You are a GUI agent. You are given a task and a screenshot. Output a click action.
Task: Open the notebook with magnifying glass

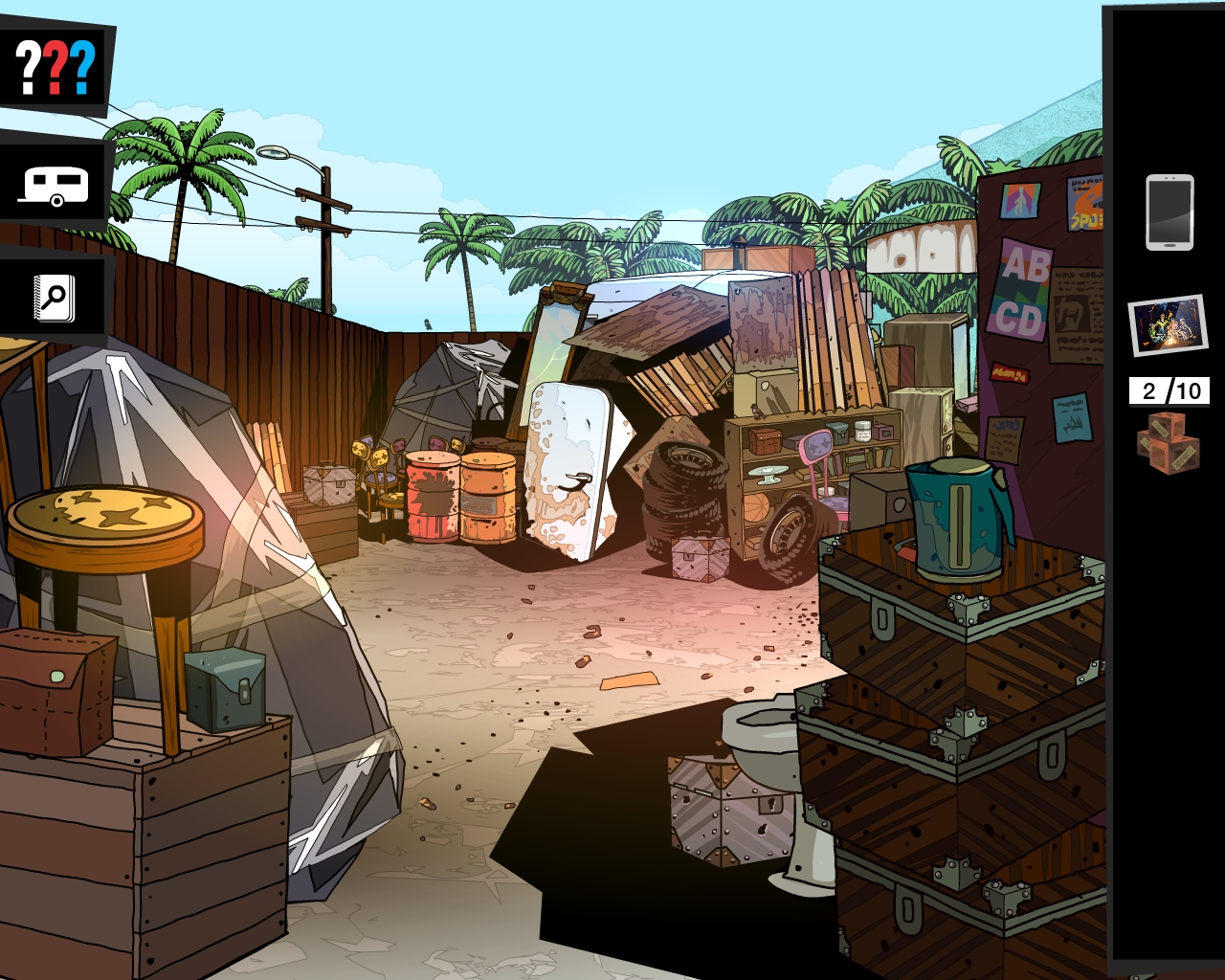(54, 299)
